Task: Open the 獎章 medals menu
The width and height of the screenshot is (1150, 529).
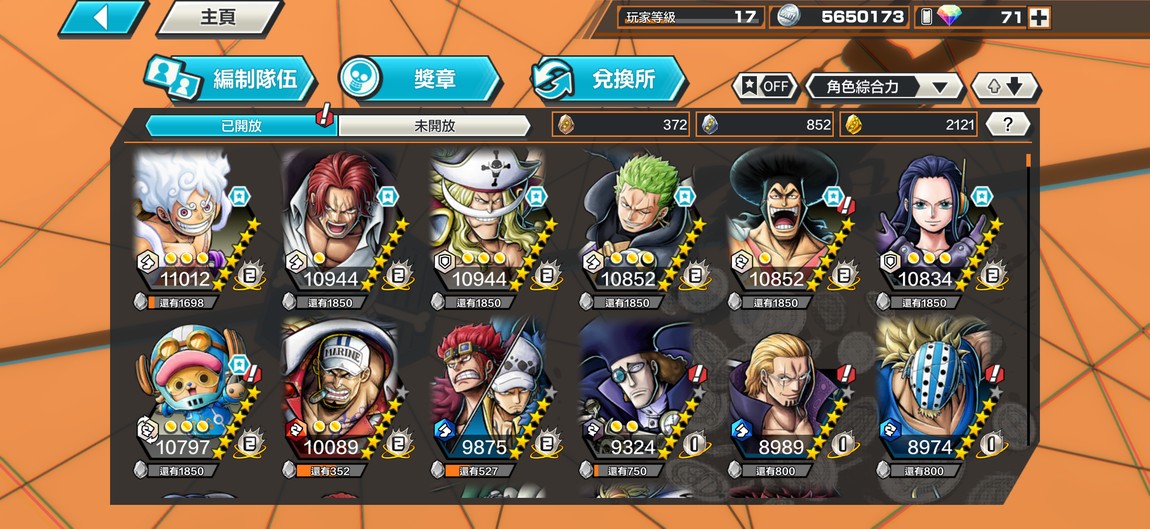Action: (420, 79)
